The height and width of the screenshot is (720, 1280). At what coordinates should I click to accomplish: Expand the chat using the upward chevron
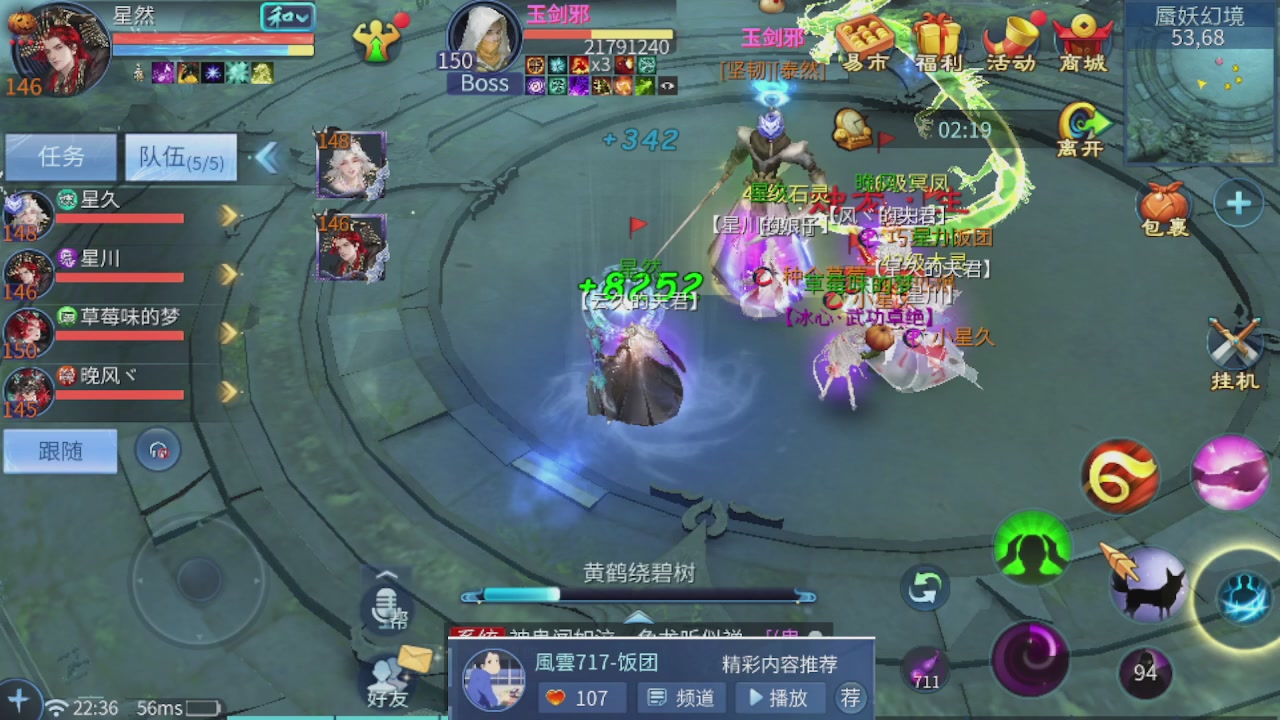385,572
